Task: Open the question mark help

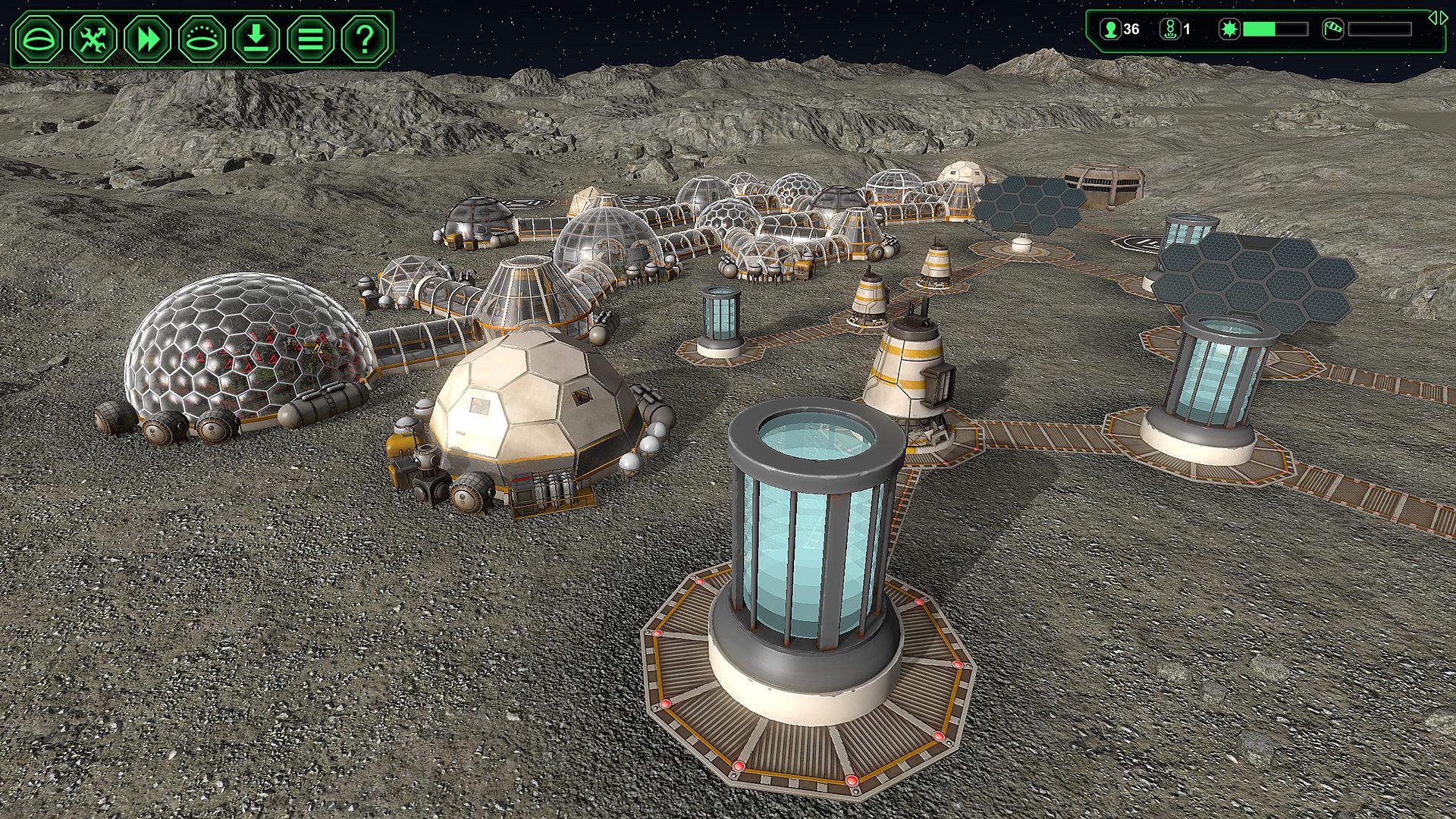Action: click(365, 39)
